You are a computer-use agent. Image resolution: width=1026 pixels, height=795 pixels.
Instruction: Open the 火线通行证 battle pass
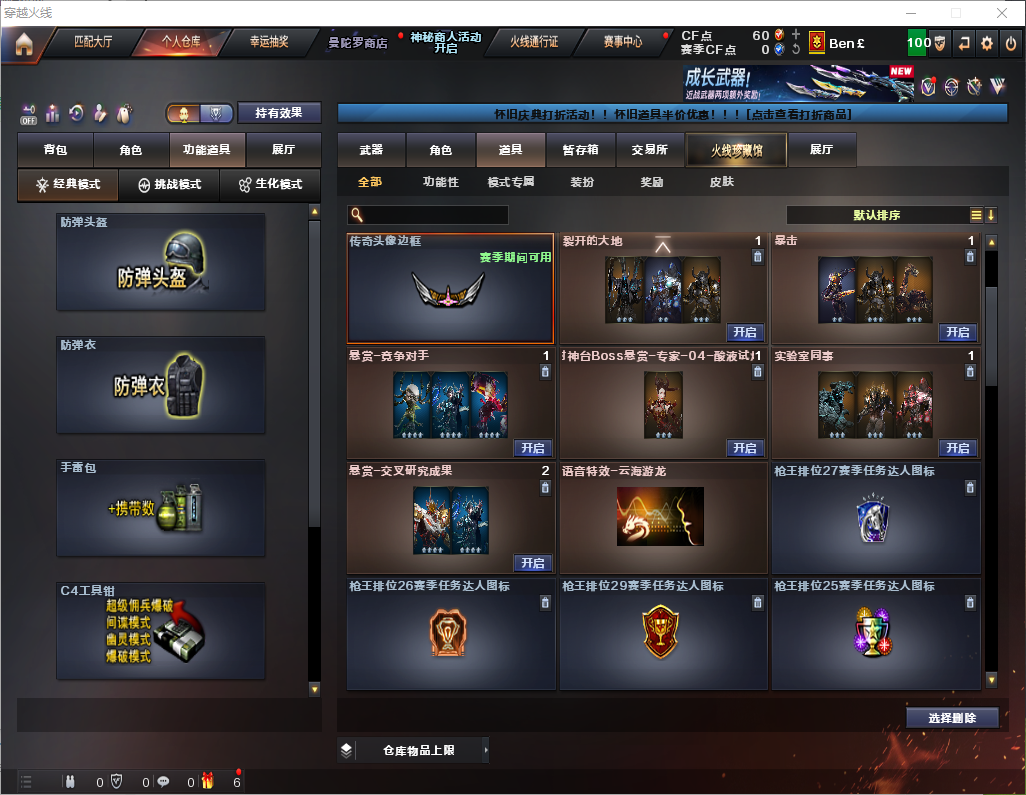tap(534, 42)
